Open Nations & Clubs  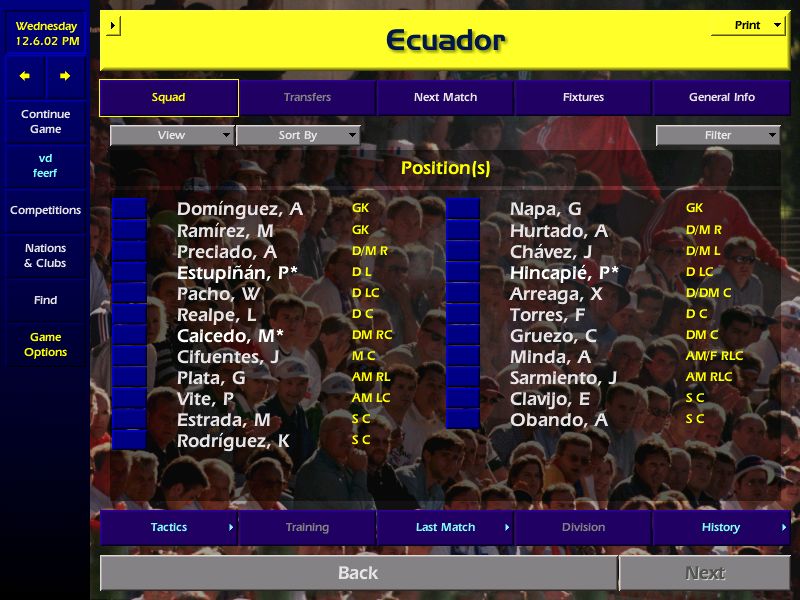point(45,255)
